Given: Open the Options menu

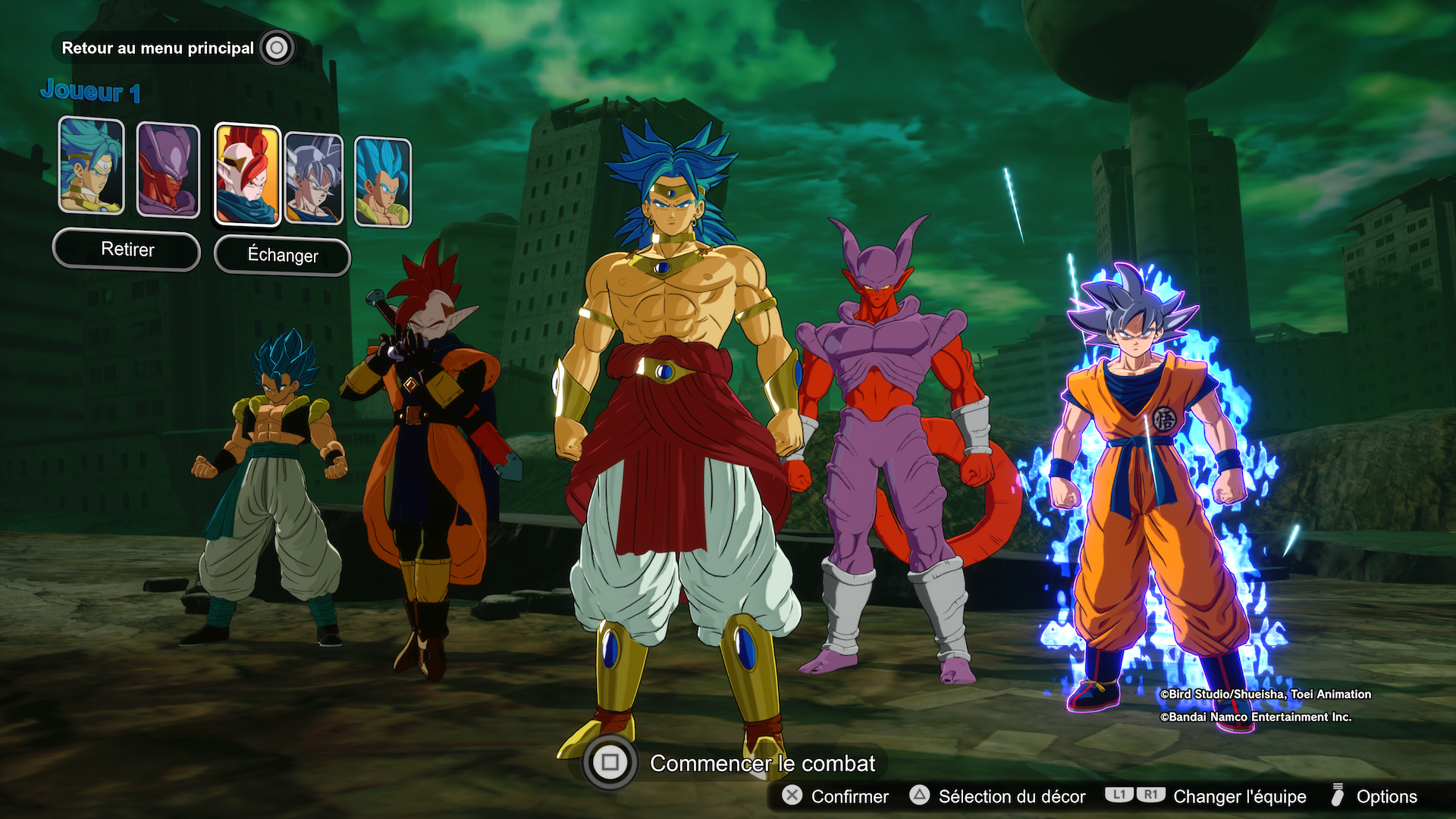Looking at the screenshot, I should pyautogui.click(x=1385, y=796).
